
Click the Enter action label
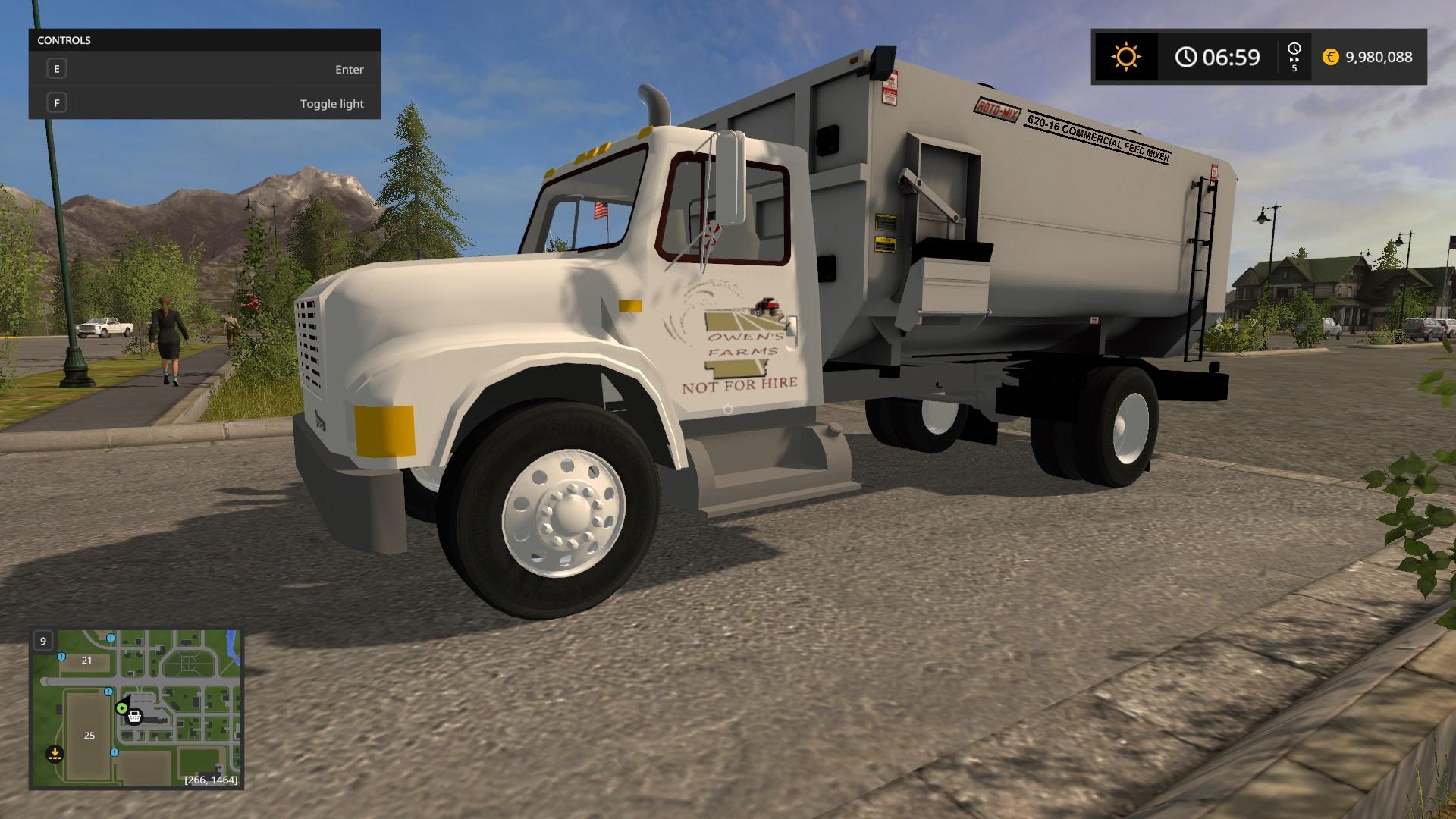pyautogui.click(x=350, y=69)
